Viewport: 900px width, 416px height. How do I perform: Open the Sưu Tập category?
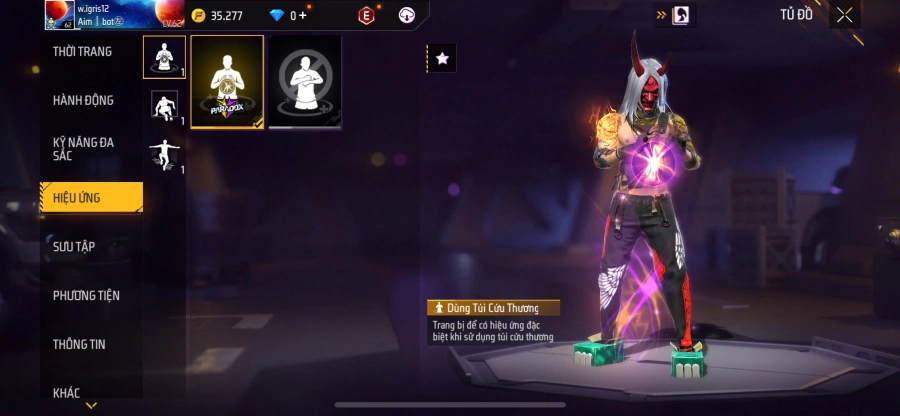[75, 246]
